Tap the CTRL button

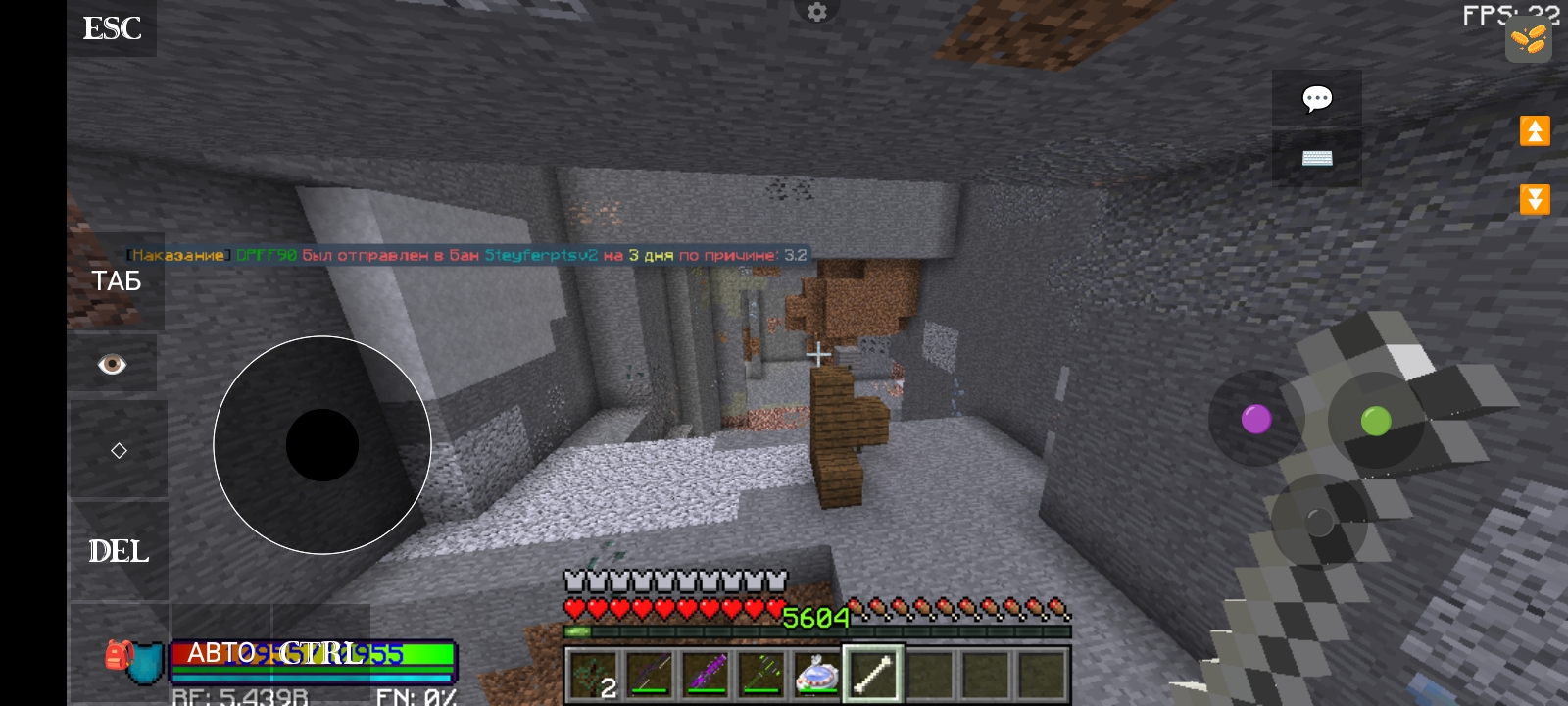click(321, 653)
